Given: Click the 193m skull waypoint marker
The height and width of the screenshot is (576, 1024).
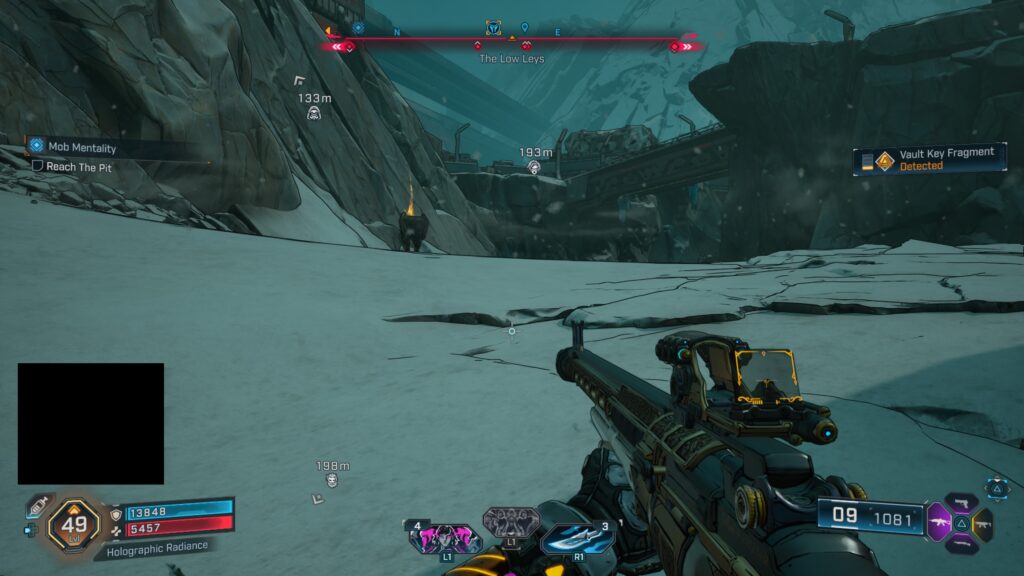Looking at the screenshot, I should [534, 169].
